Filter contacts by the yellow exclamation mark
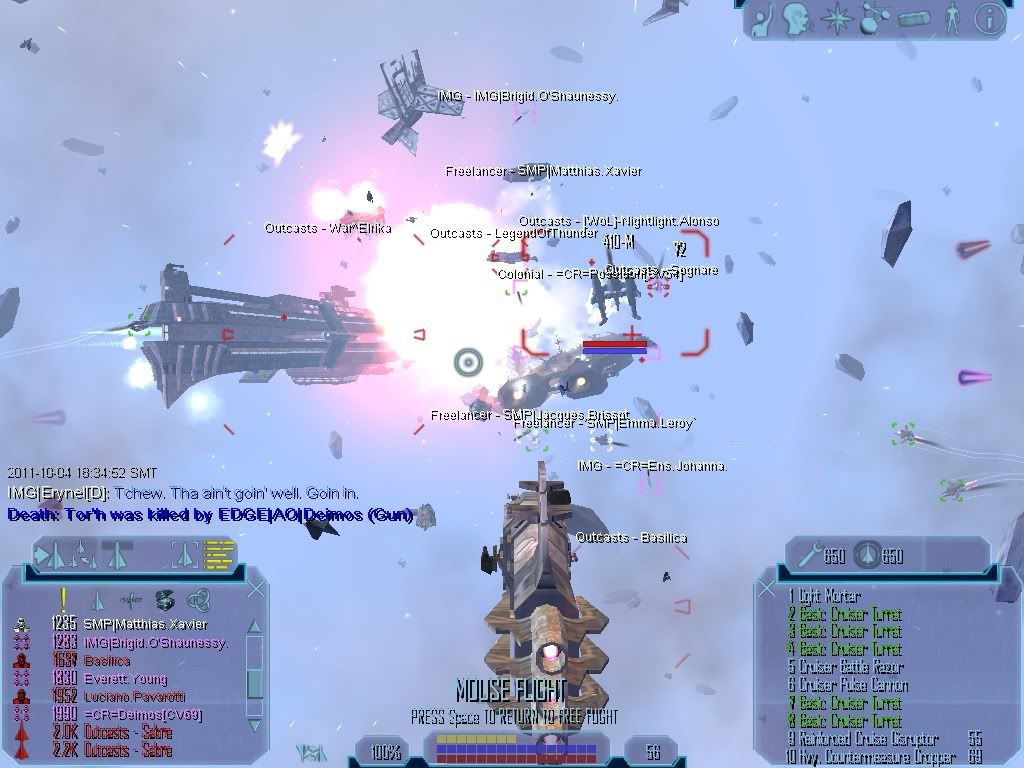The width and height of the screenshot is (1024, 768). click(x=62, y=598)
